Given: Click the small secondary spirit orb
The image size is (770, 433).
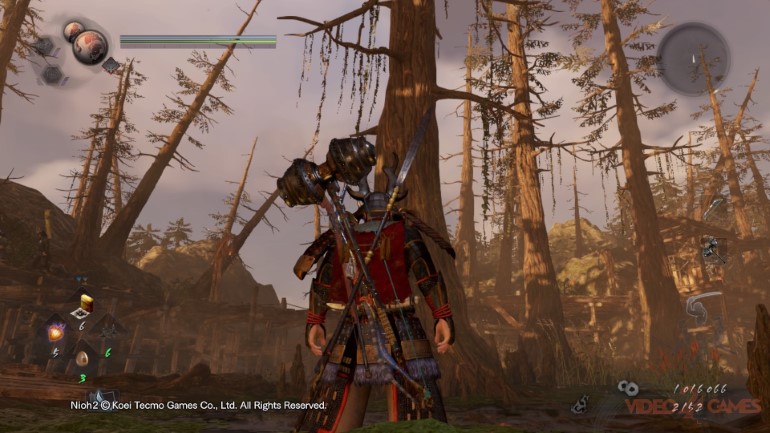Looking at the screenshot, I should (72, 31).
